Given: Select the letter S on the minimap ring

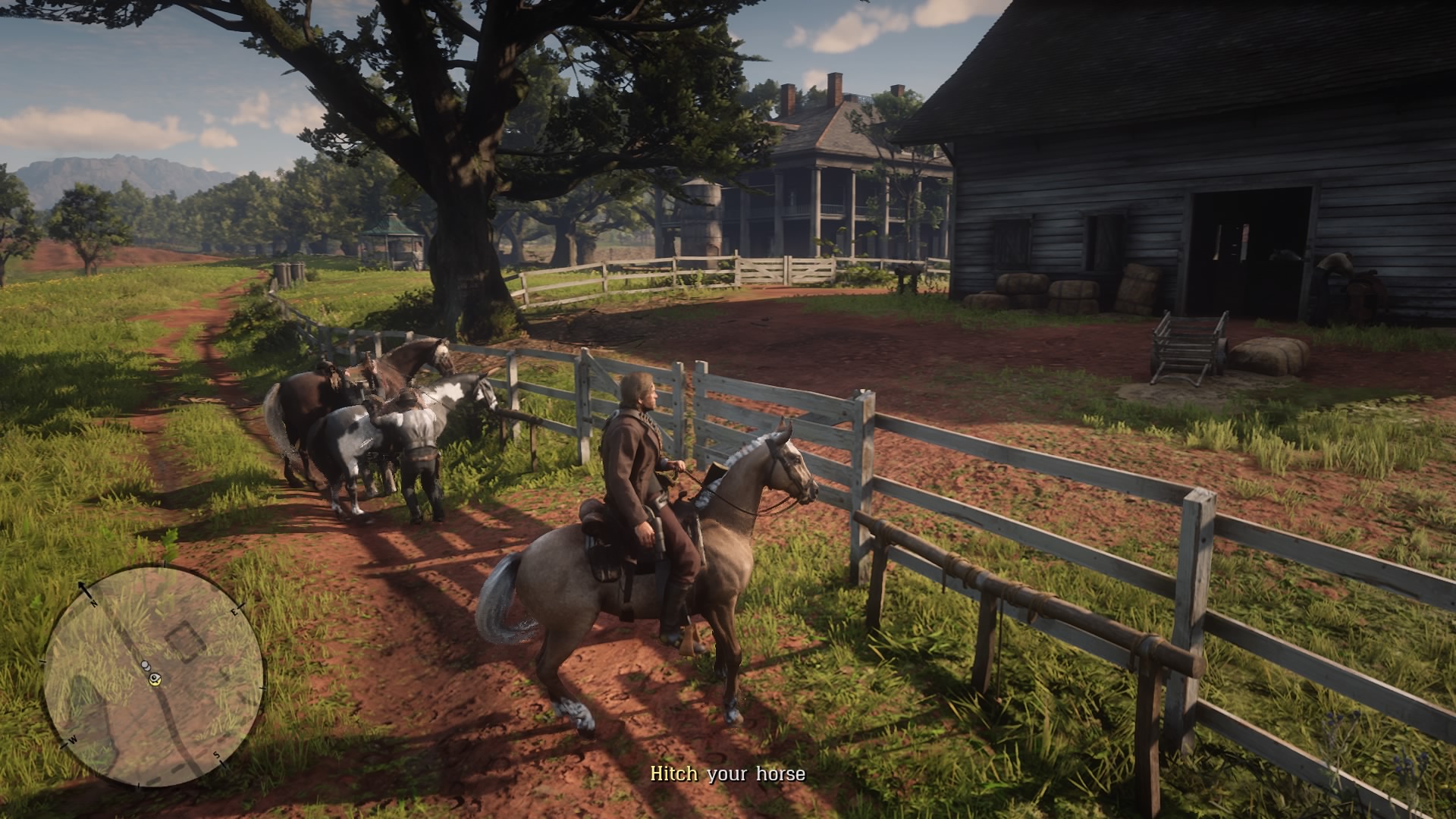Looking at the screenshot, I should [x=218, y=756].
